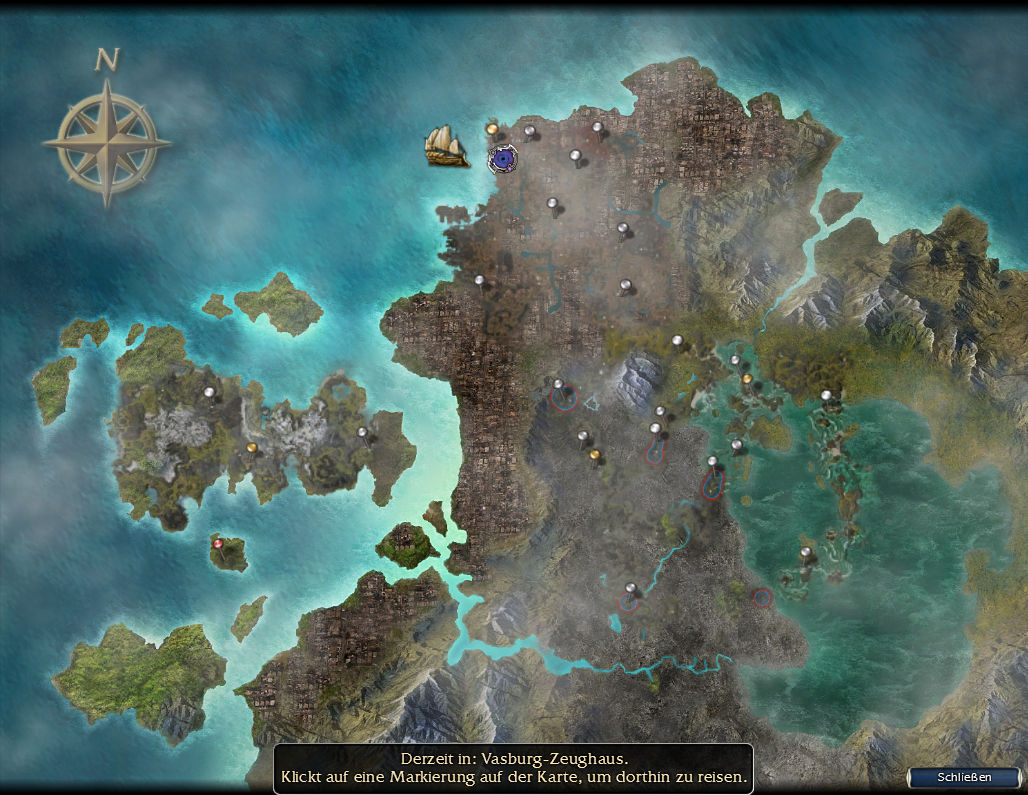Pick the gold marker in the jade sea shallows

746,379
